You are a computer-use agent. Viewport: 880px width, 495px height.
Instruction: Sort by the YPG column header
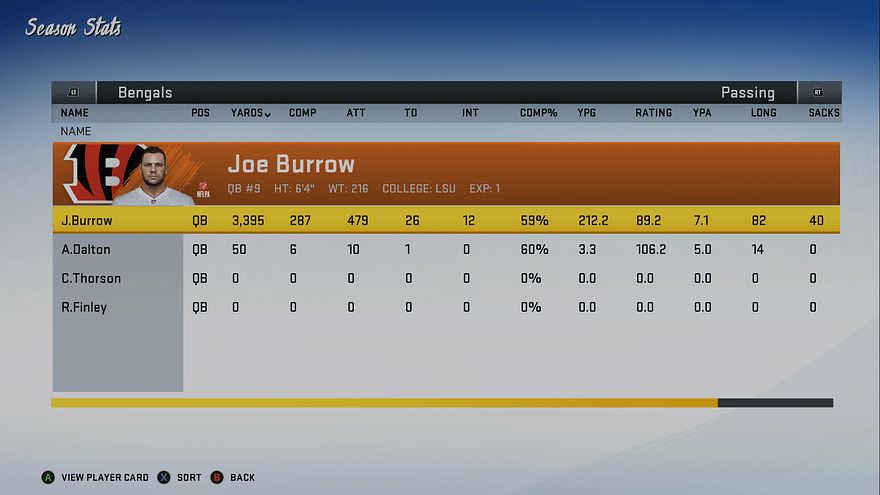click(587, 113)
